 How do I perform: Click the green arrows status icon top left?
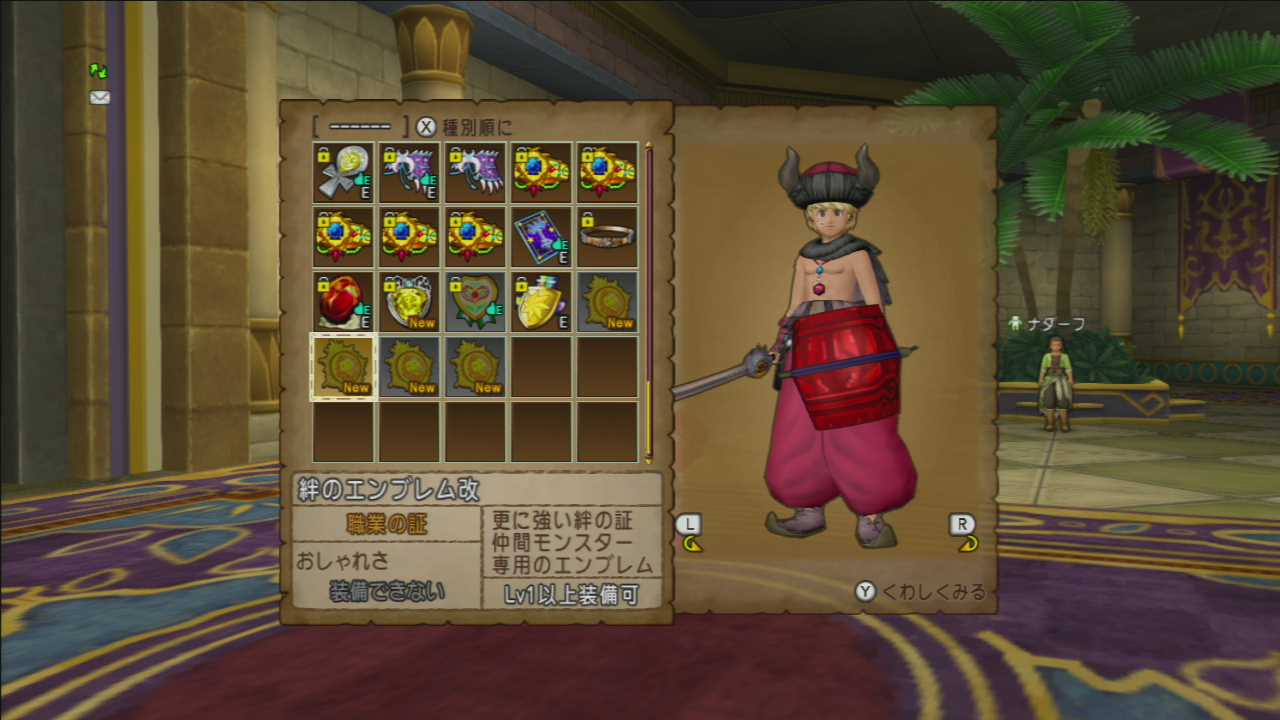(97, 70)
